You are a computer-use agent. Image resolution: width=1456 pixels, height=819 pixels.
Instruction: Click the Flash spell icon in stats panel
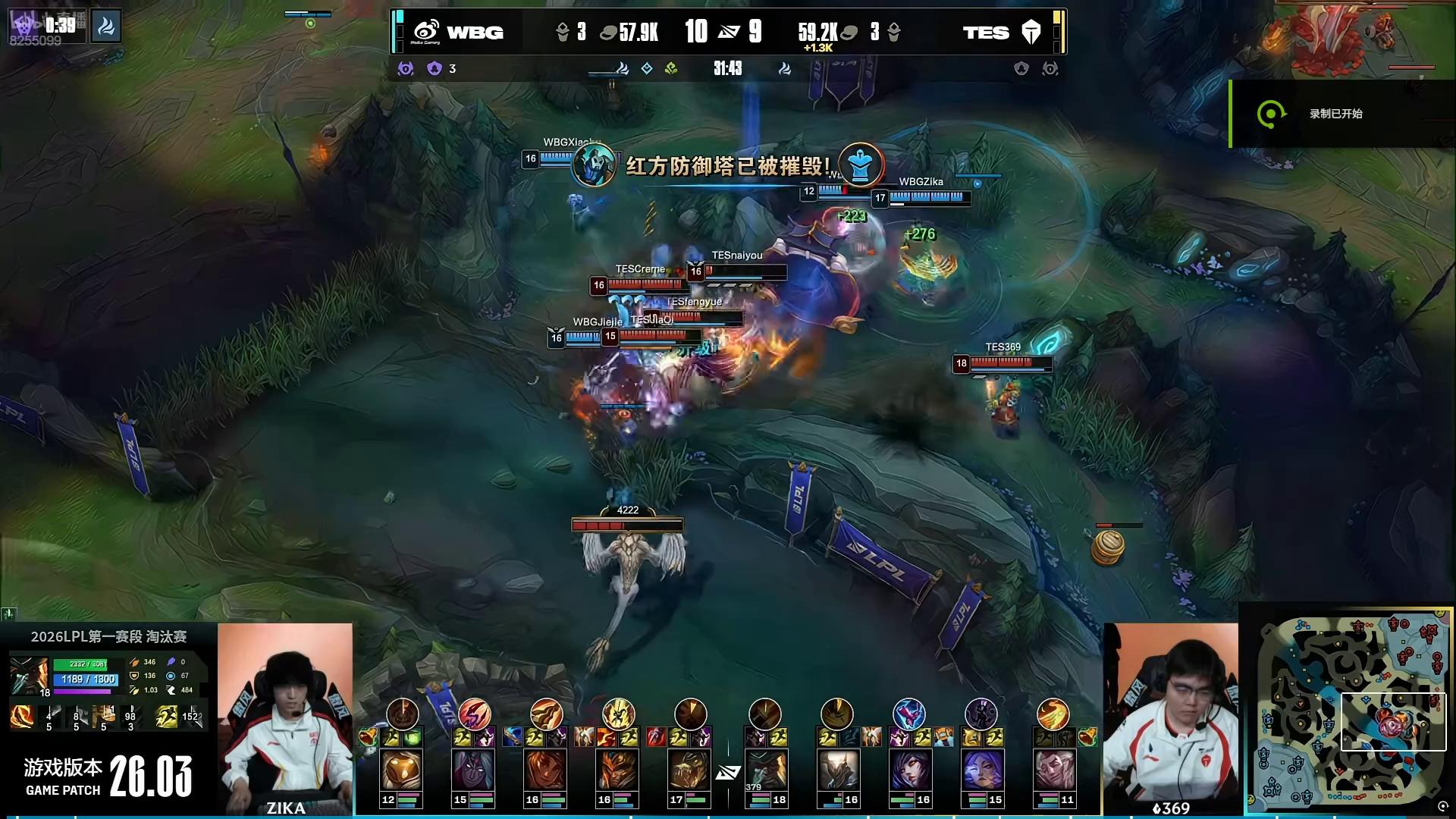(167, 716)
